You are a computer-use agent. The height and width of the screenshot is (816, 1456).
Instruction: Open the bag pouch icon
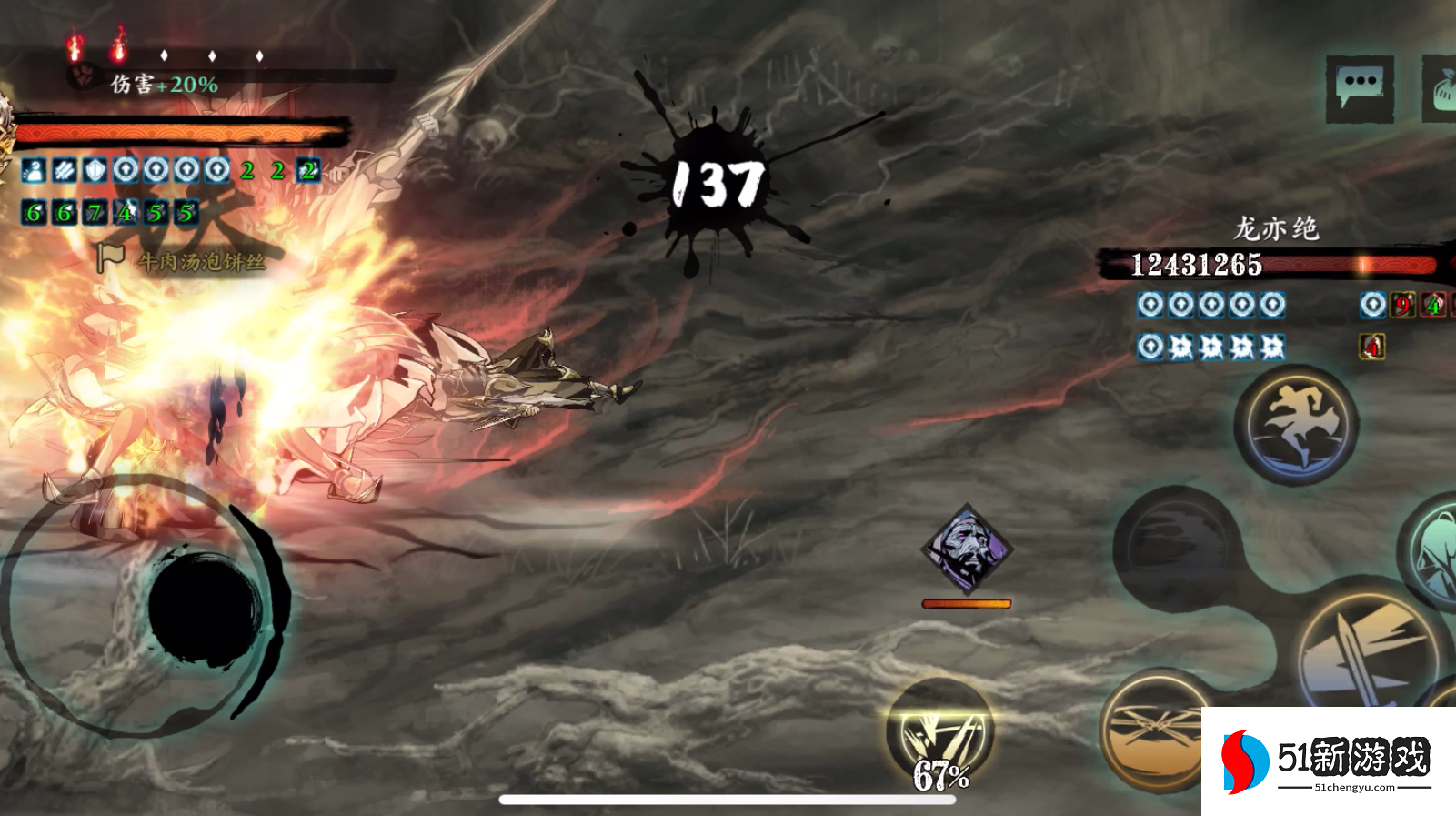point(1441,88)
